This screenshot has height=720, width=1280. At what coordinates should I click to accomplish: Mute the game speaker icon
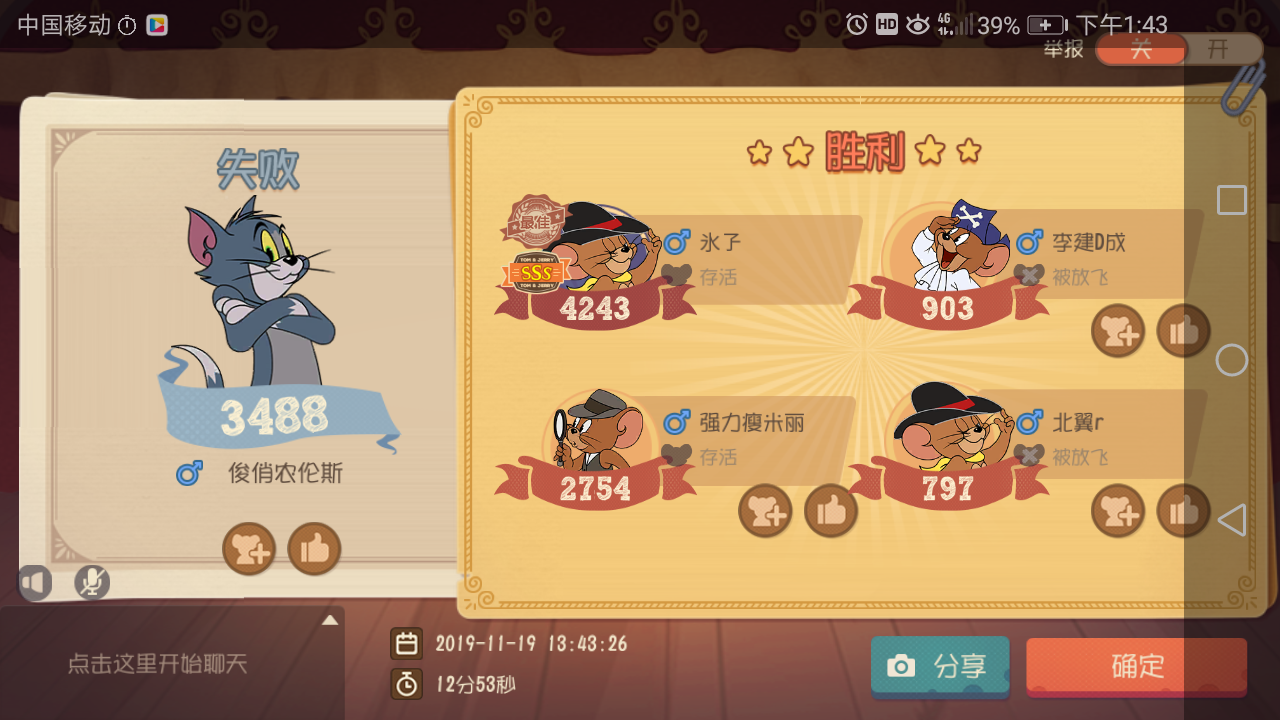point(36,582)
